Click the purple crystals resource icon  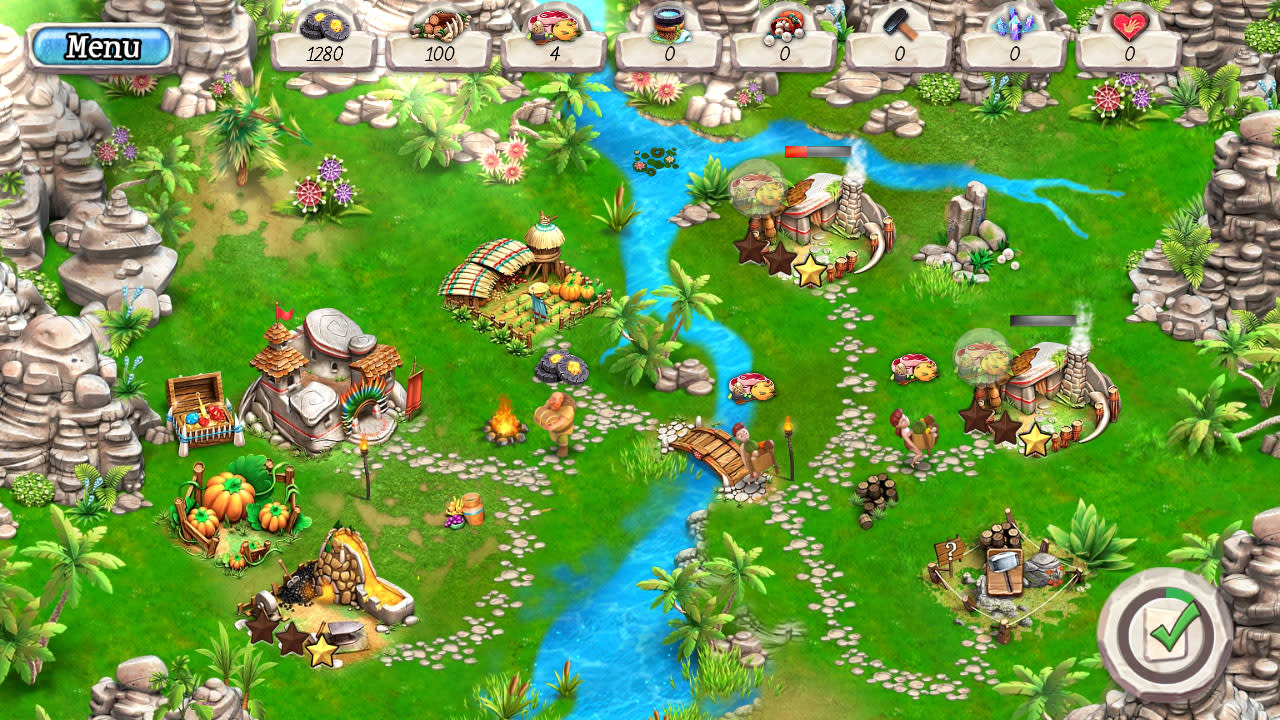(1014, 20)
